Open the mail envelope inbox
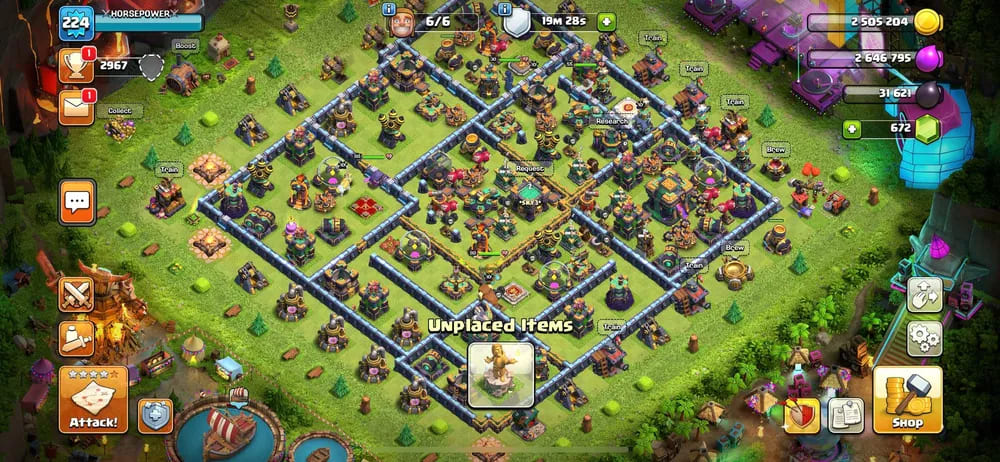 coord(76,107)
